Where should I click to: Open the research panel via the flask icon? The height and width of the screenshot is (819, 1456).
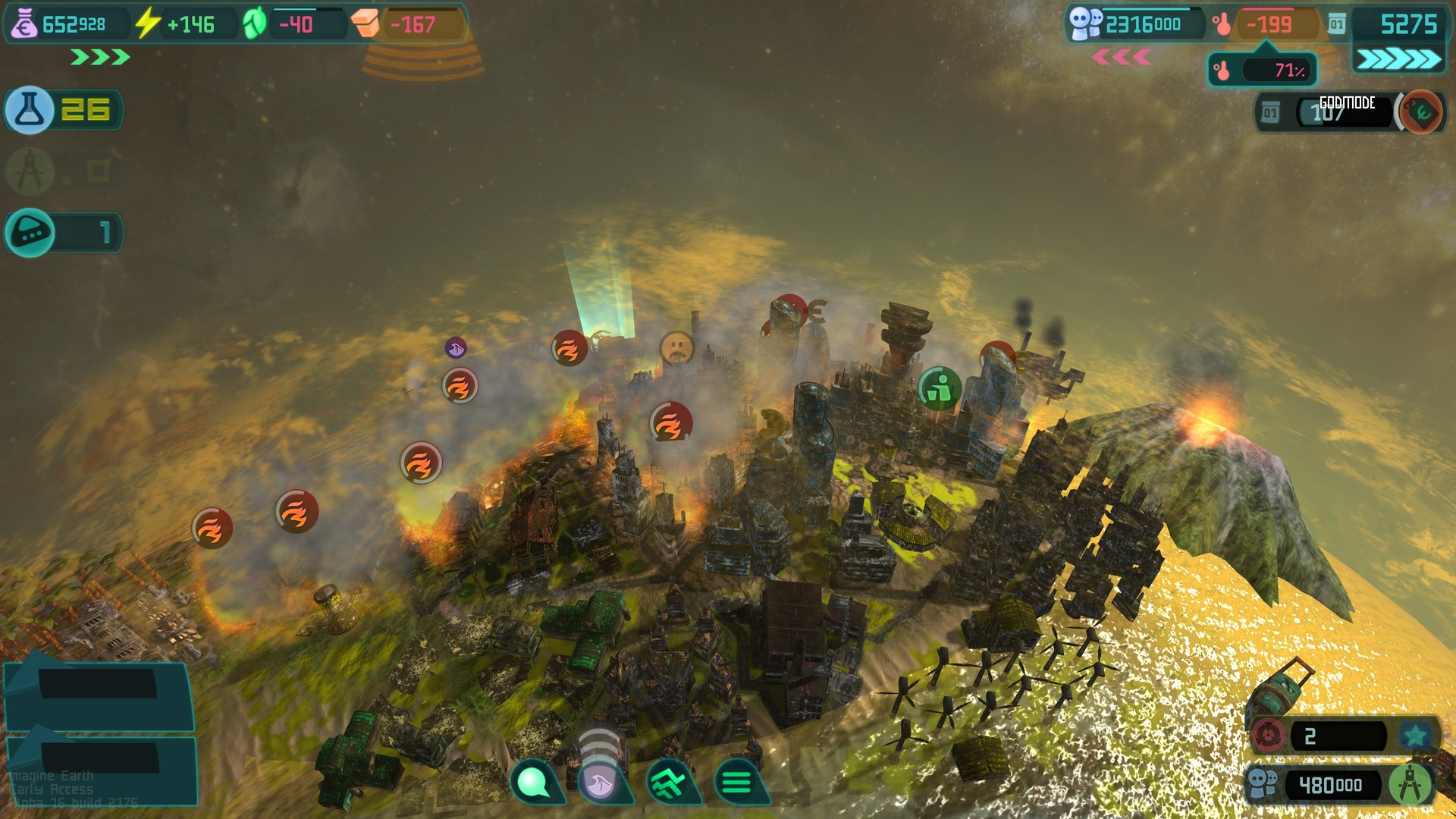(30, 110)
